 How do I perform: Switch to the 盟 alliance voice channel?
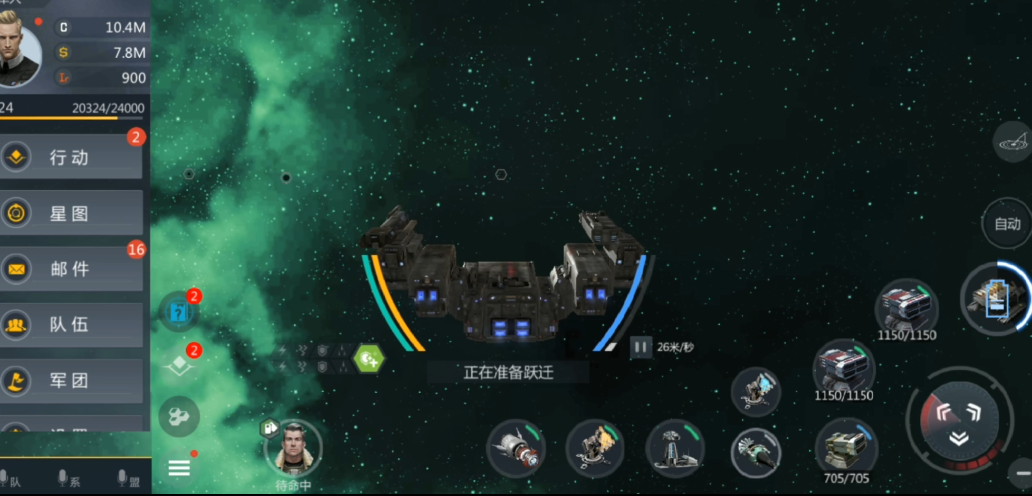(x=125, y=479)
